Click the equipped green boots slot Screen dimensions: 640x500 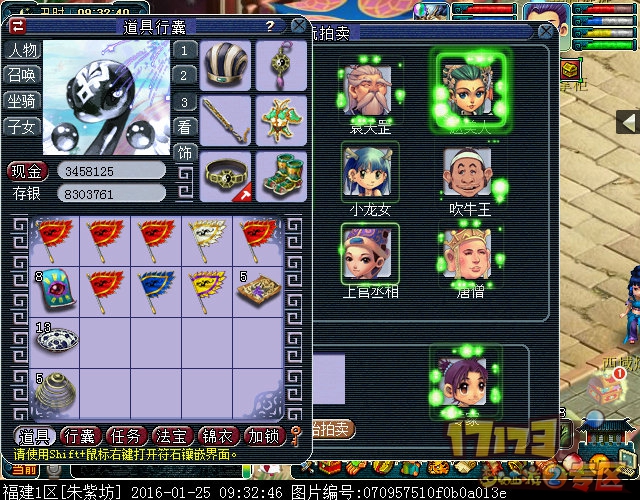click(281, 177)
